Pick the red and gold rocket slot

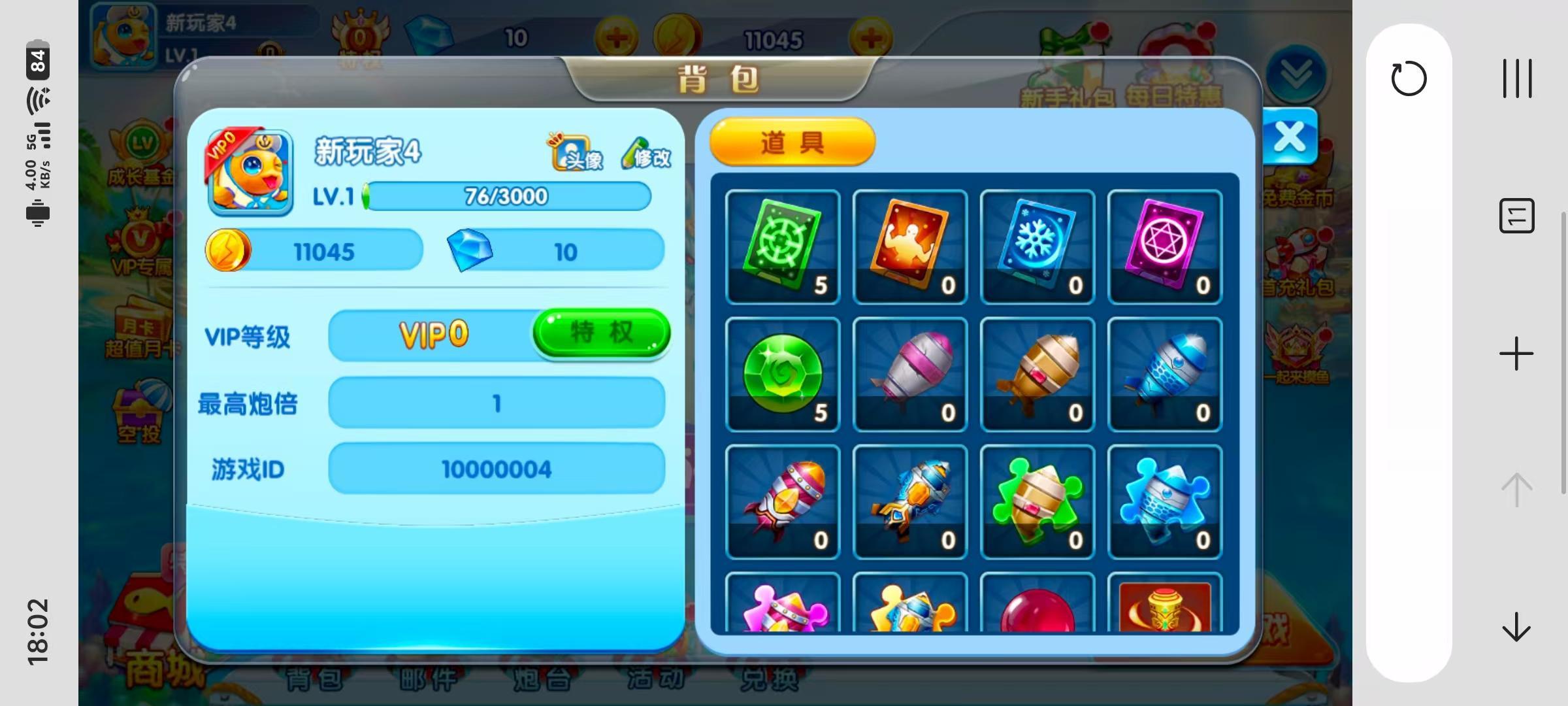[x=783, y=502]
